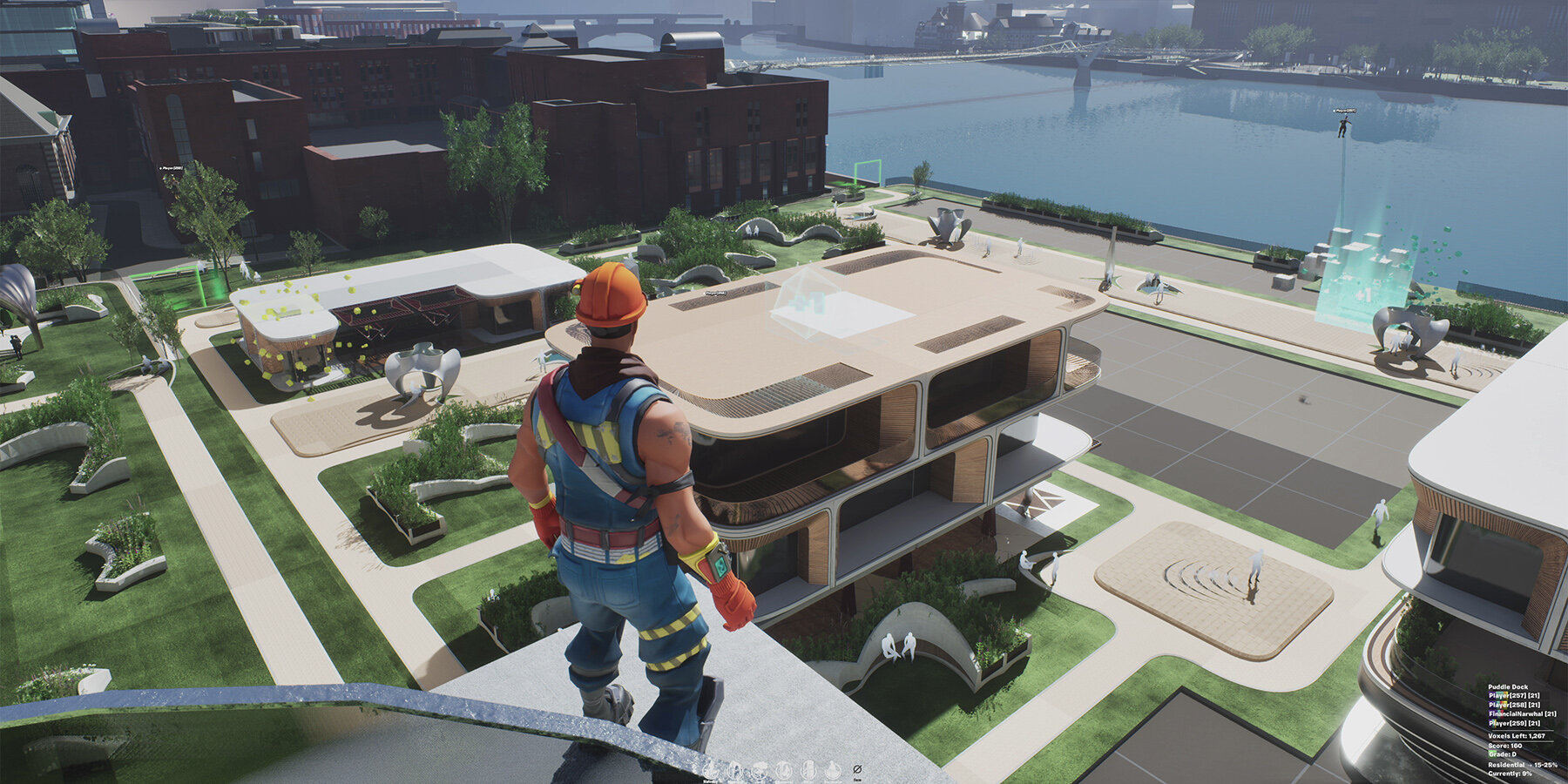Select the droplet-shaped hotbar icon
The image size is (1568, 784).
[833, 770]
